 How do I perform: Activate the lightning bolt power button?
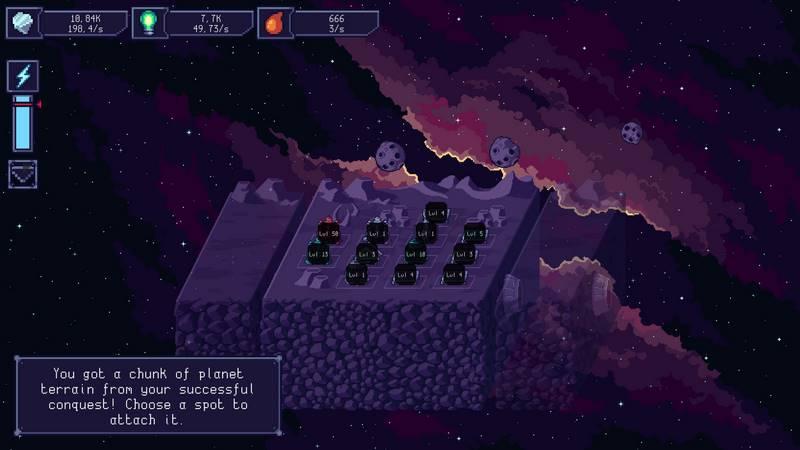[23, 76]
